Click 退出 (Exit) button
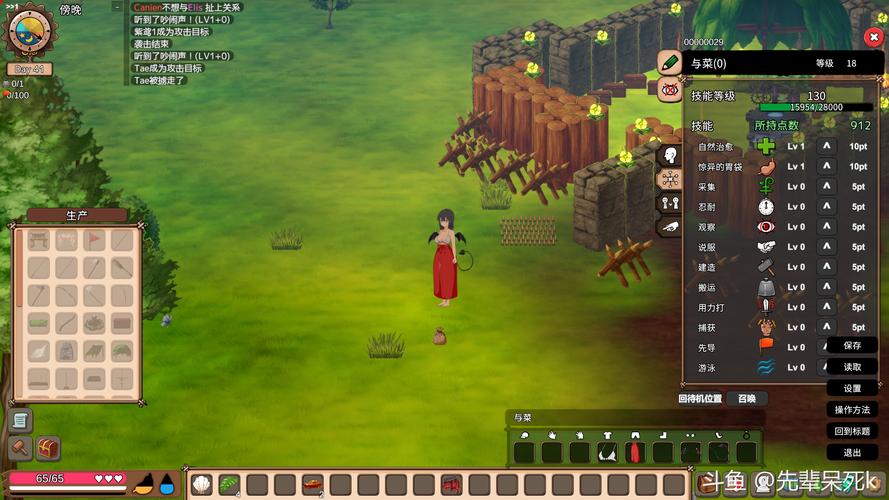 852,453
